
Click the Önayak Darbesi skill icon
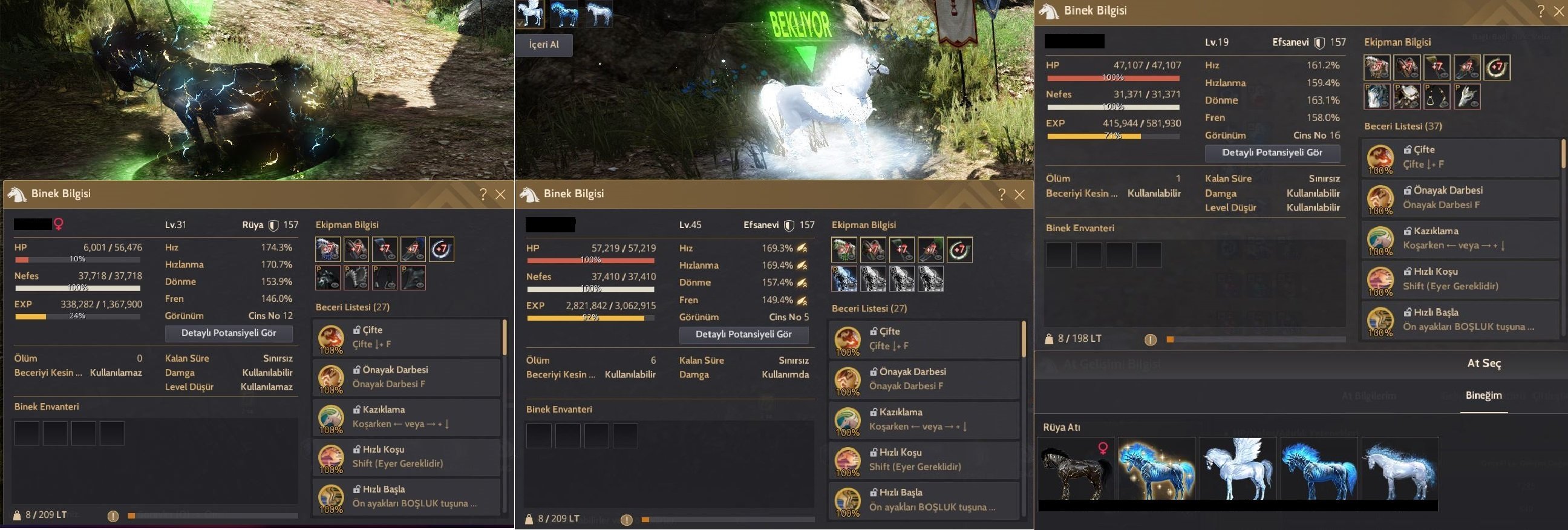(330, 378)
